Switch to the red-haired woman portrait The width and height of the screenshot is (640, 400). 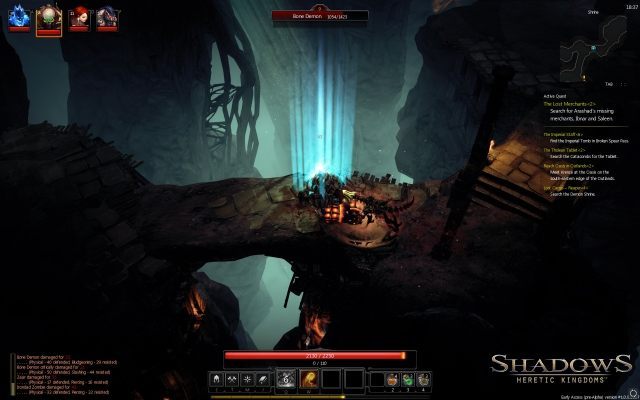coord(77,17)
